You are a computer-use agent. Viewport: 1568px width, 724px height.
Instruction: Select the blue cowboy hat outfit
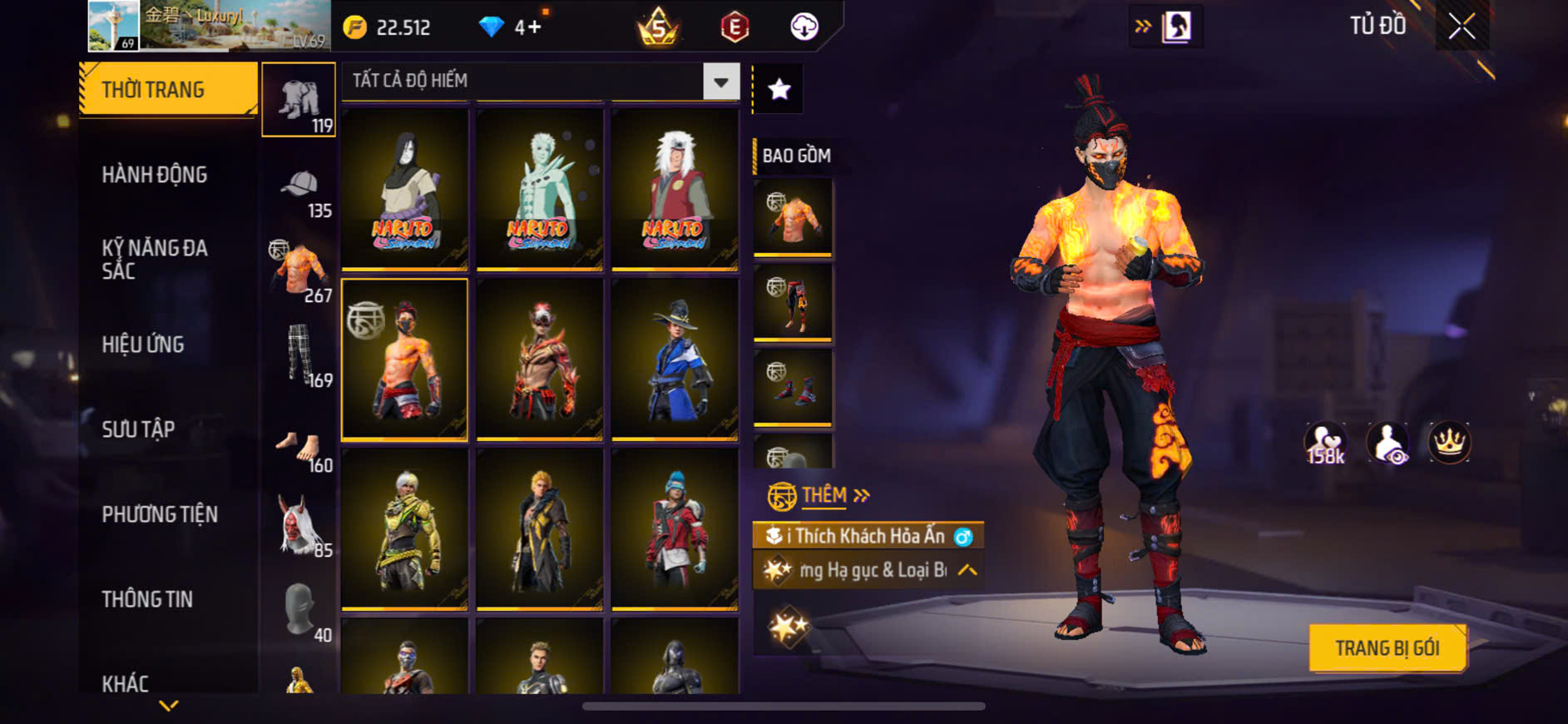(x=675, y=359)
